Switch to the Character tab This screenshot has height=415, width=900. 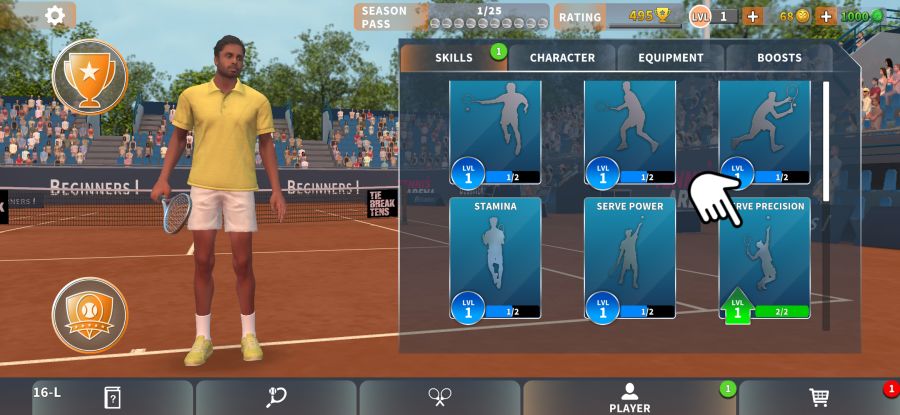562,58
